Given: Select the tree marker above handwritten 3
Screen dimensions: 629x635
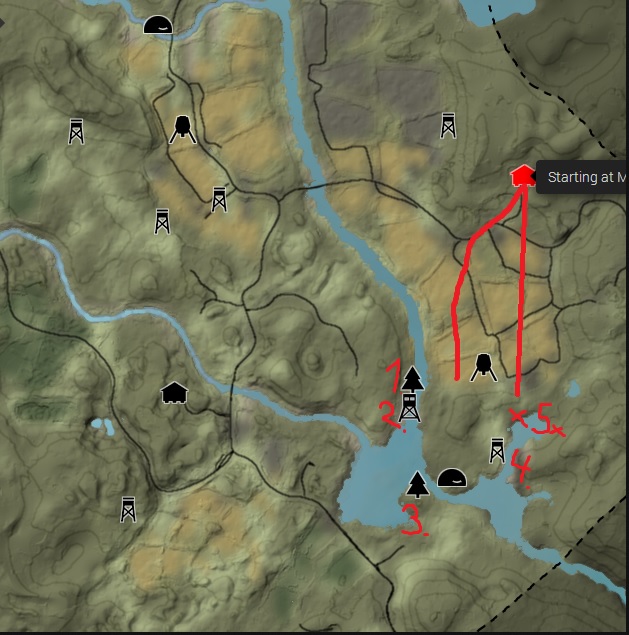Looking at the screenshot, I should click(x=418, y=485).
